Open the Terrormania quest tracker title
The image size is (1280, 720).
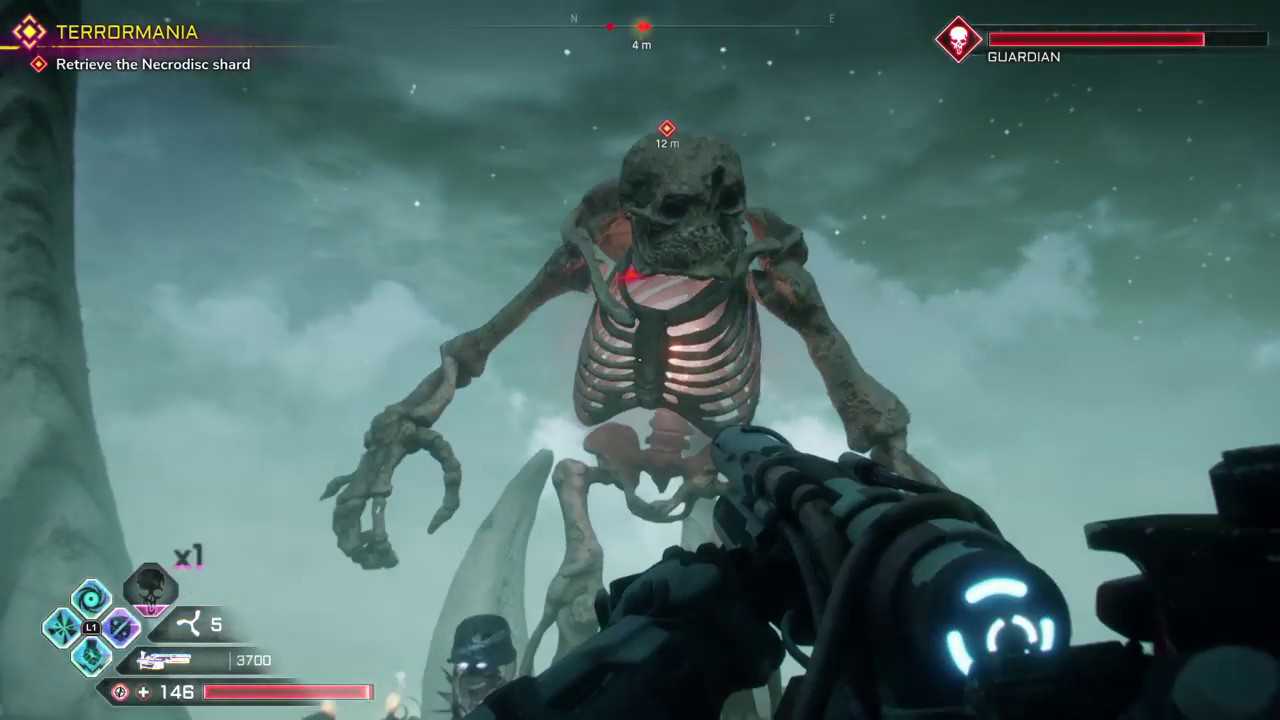pyautogui.click(x=126, y=32)
